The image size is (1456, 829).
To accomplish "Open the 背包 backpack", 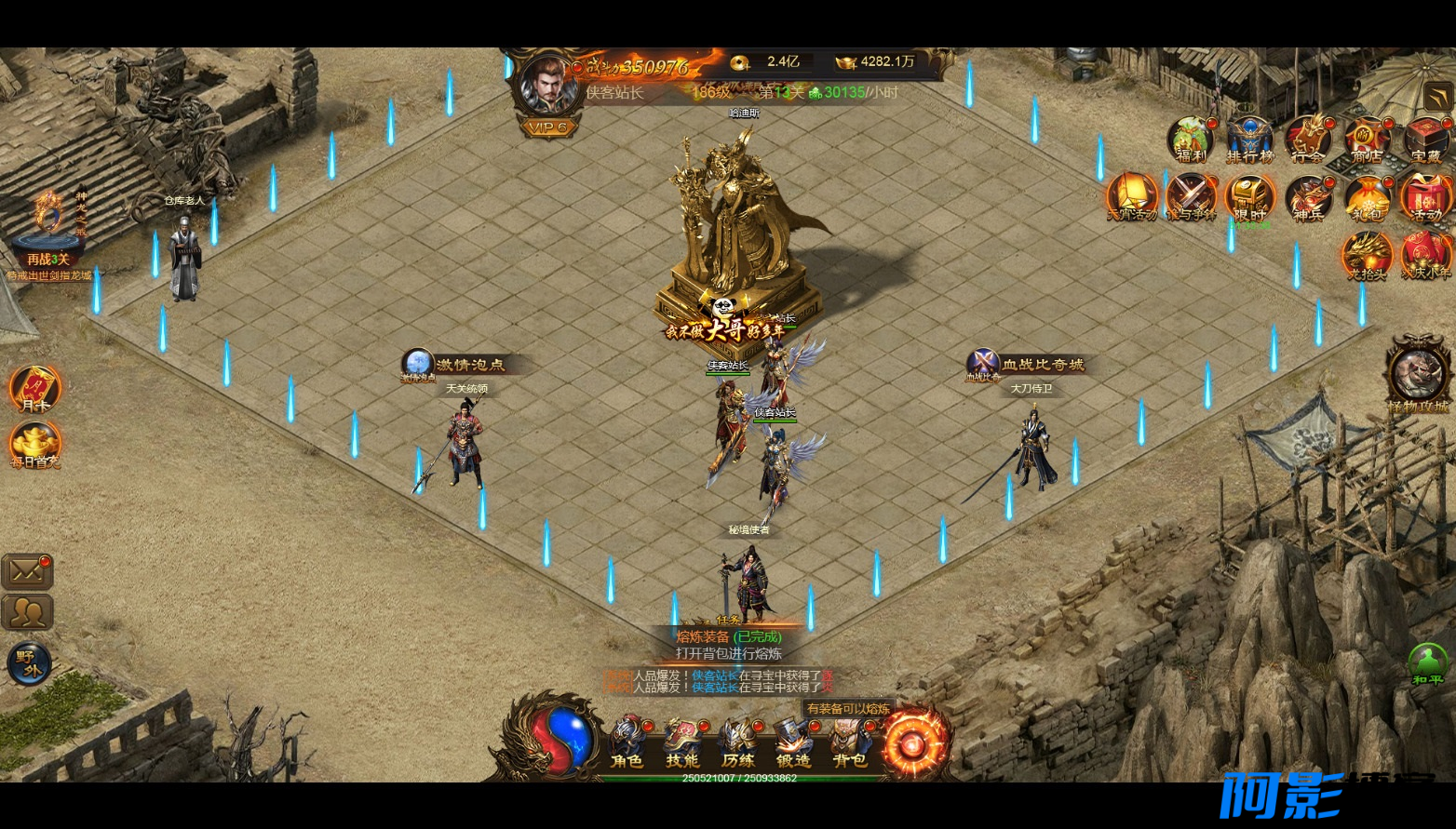I will [x=849, y=741].
